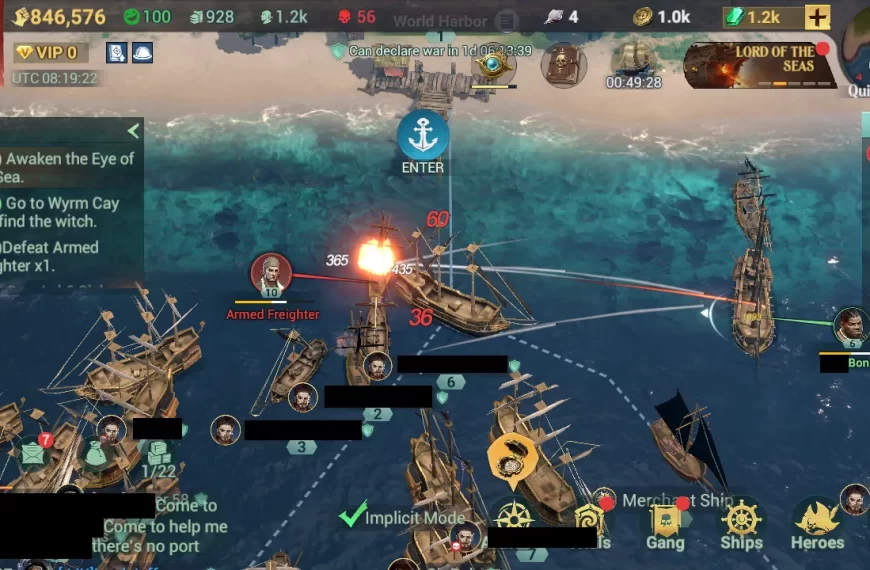Open the World Harbor menu icon
The width and height of the screenshot is (870, 570).
pos(508,21)
